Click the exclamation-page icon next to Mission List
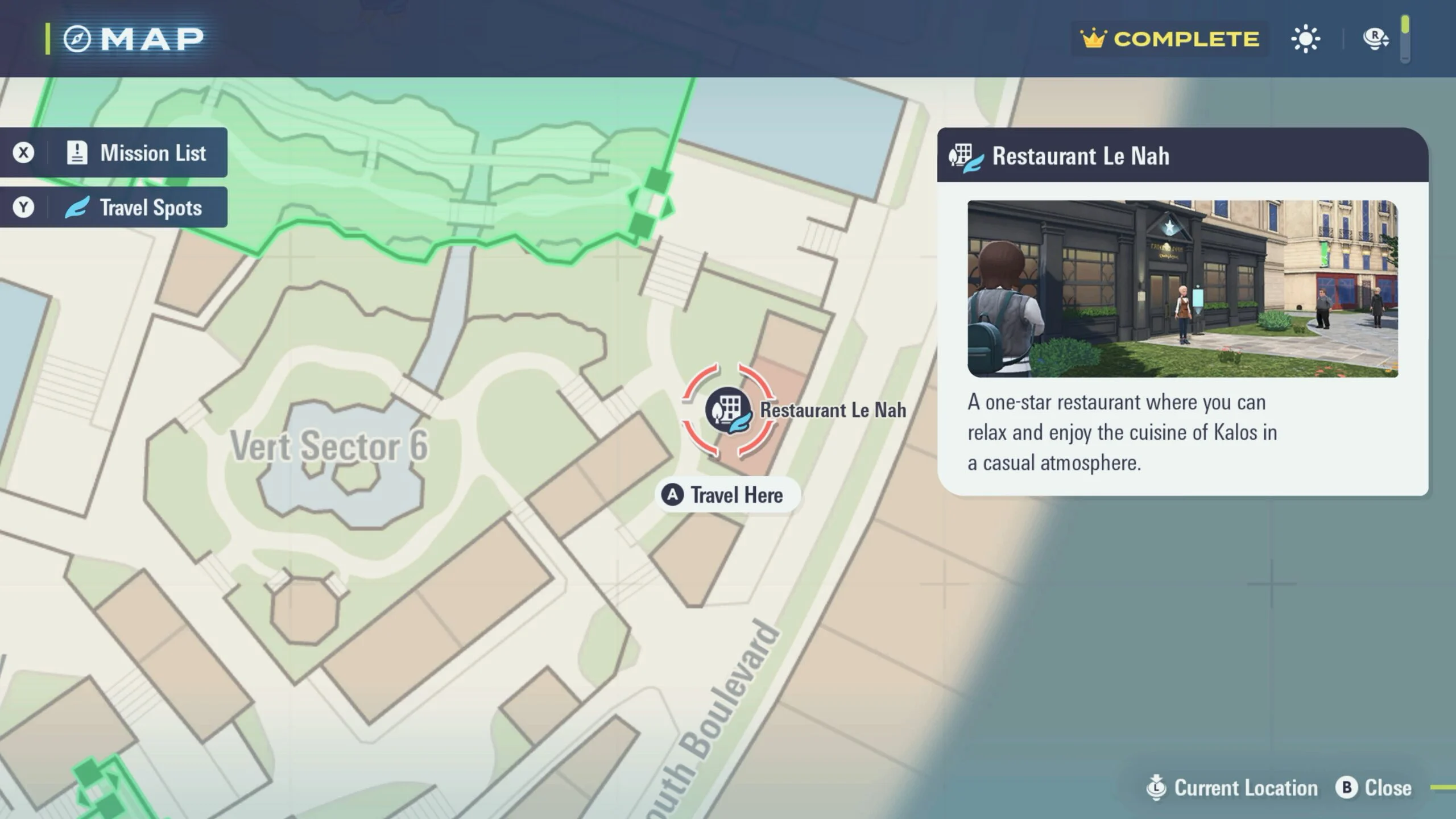This screenshot has width=1456, height=819. 78,152
